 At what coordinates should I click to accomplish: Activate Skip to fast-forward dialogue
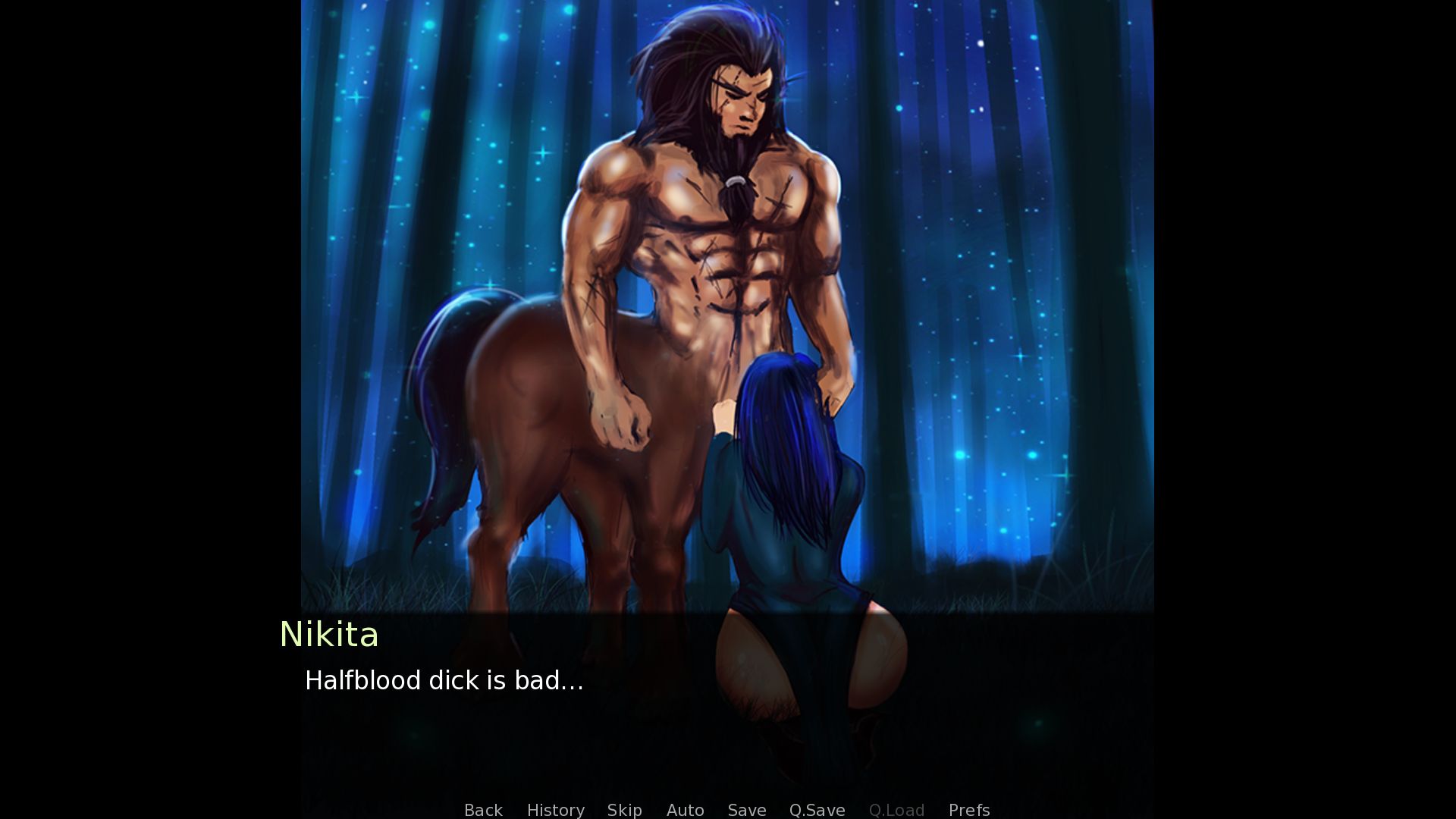(624, 810)
